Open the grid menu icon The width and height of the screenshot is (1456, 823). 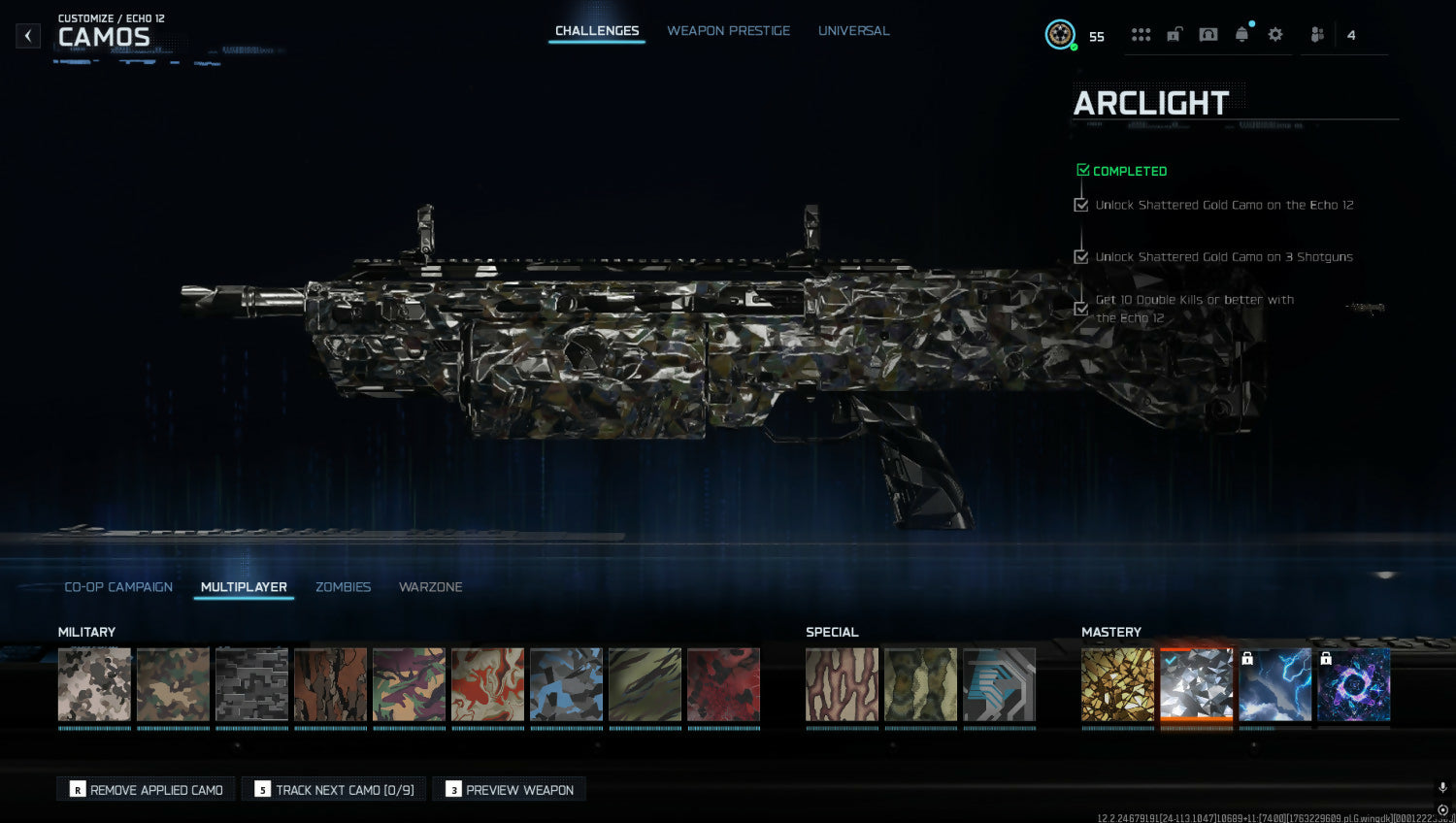point(1141,35)
